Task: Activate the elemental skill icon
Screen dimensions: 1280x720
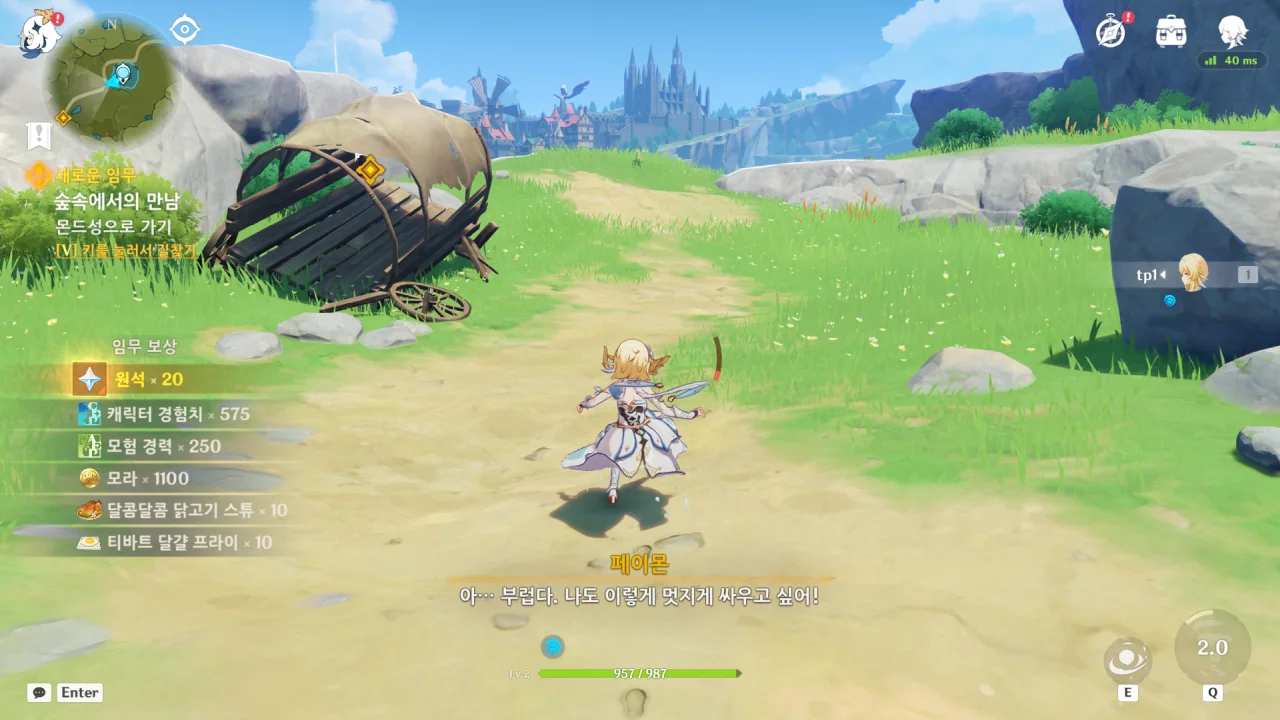Action: [x=1128, y=660]
